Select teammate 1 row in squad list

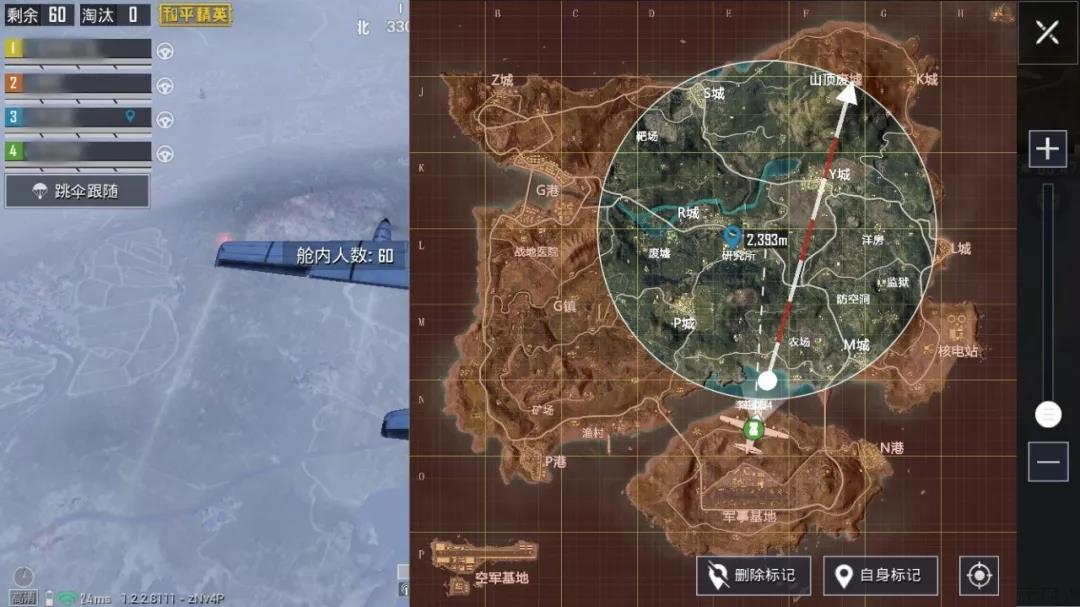pyautogui.click(x=78, y=49)
